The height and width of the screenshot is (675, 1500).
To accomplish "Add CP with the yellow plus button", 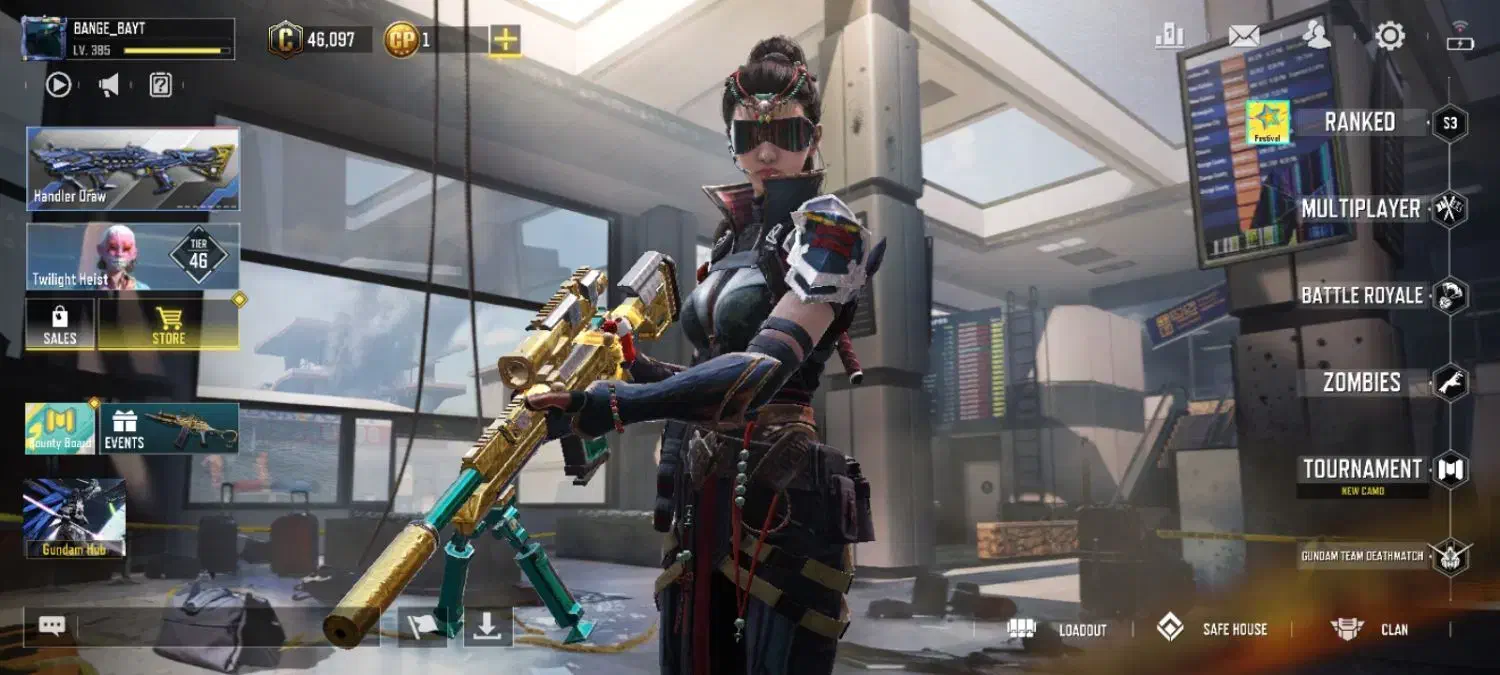I will pyautogui.click(x=505, y=40).
